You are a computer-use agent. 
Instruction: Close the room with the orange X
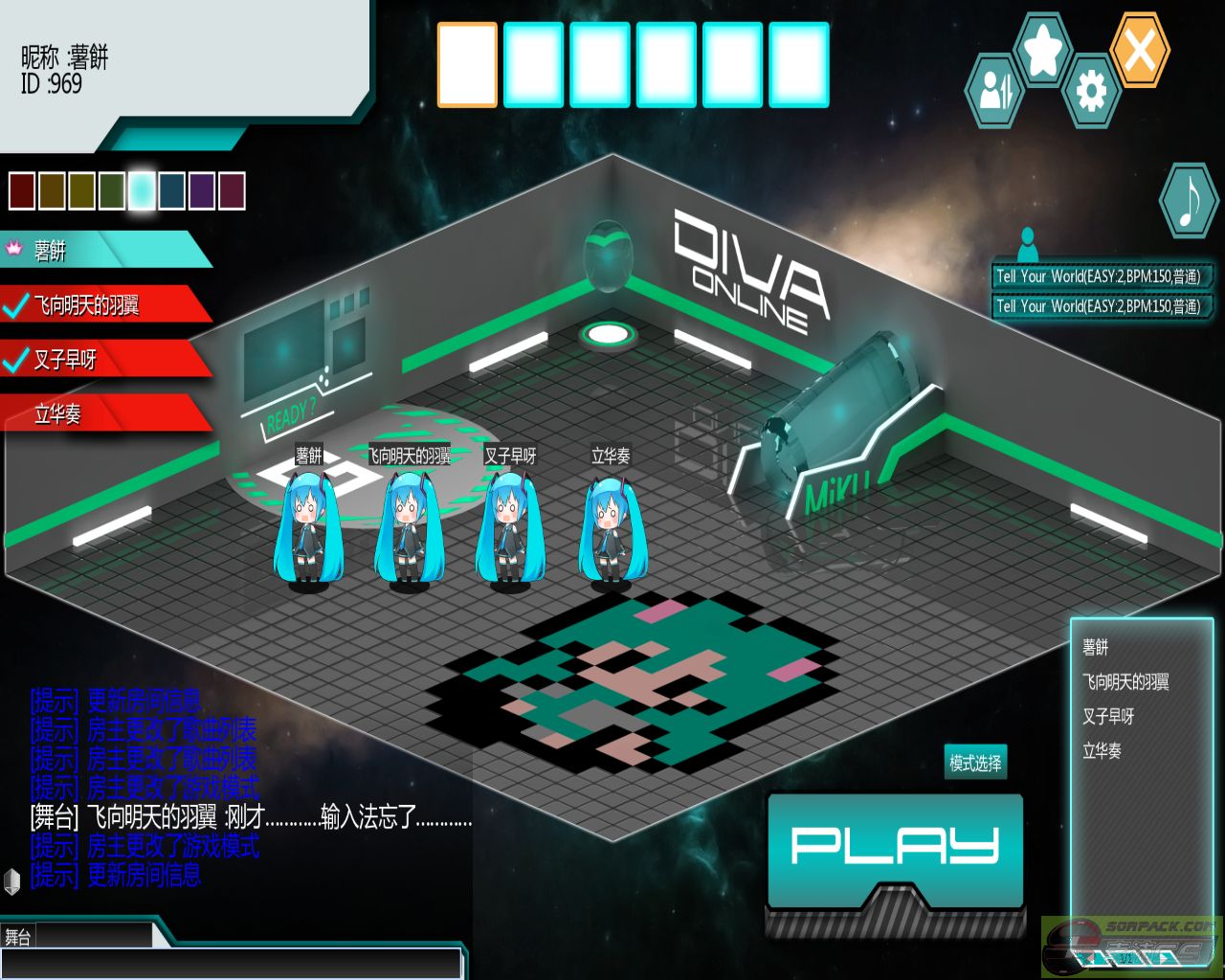pos(1140,50)
